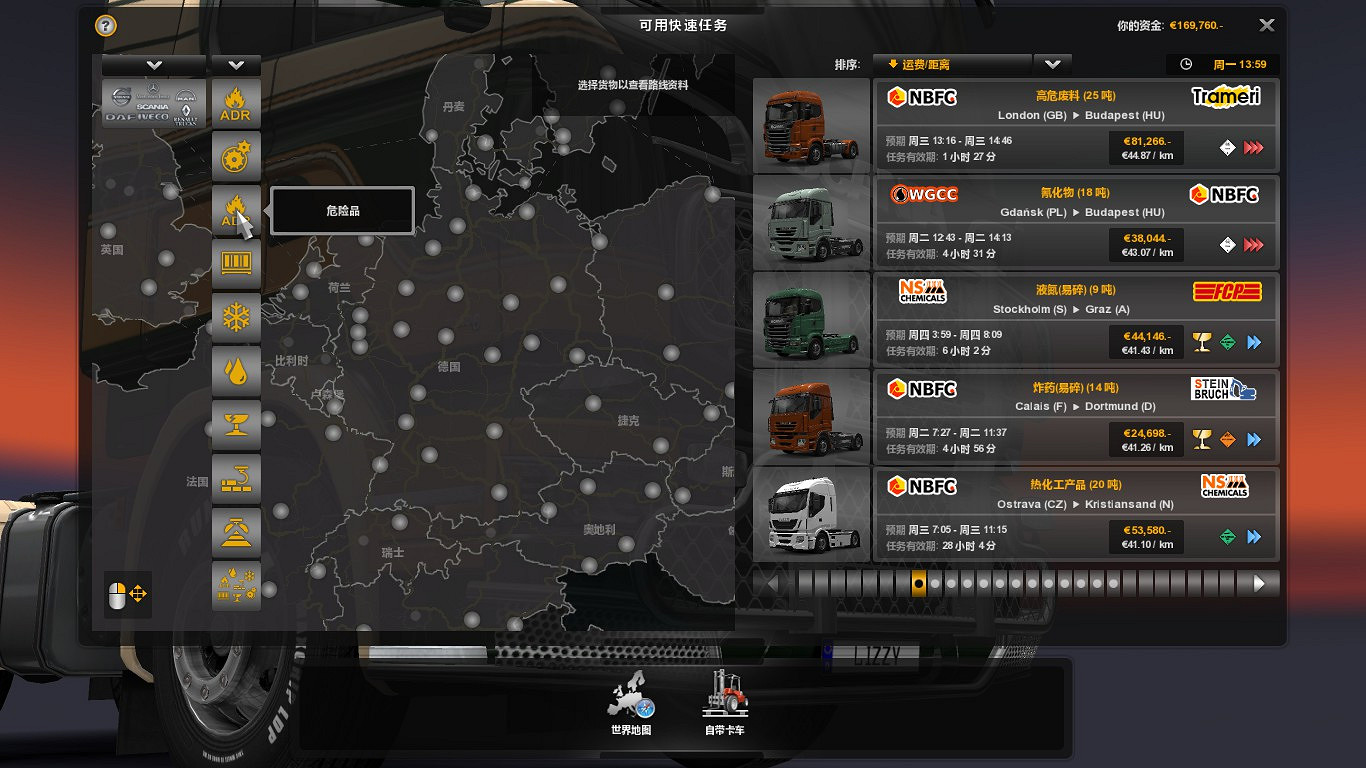
Task: Toggle the combined special cargo filter
Action: [236, 586]
